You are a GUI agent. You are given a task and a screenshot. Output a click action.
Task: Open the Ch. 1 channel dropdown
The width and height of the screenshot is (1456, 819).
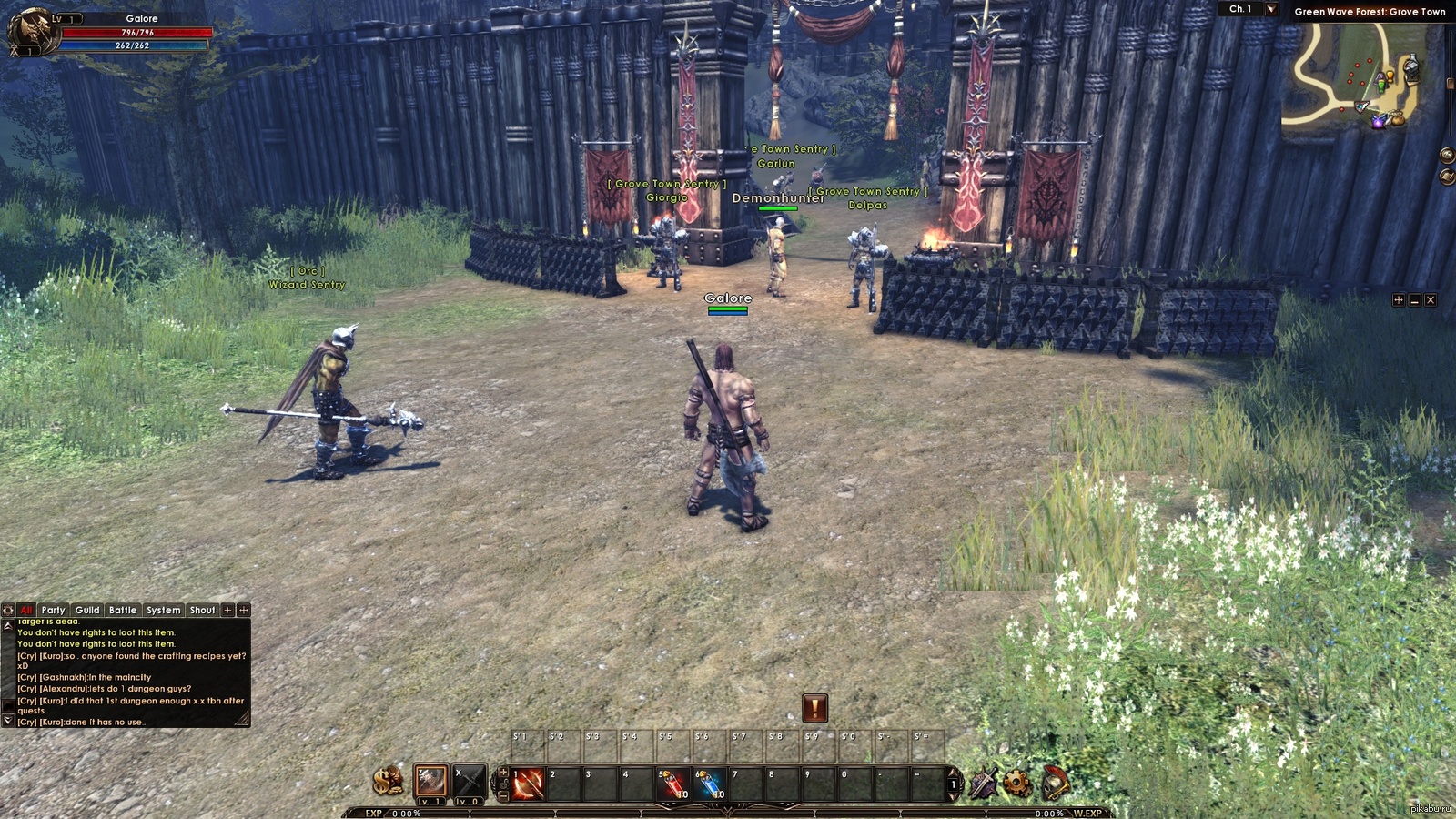tap(1271, 9)
